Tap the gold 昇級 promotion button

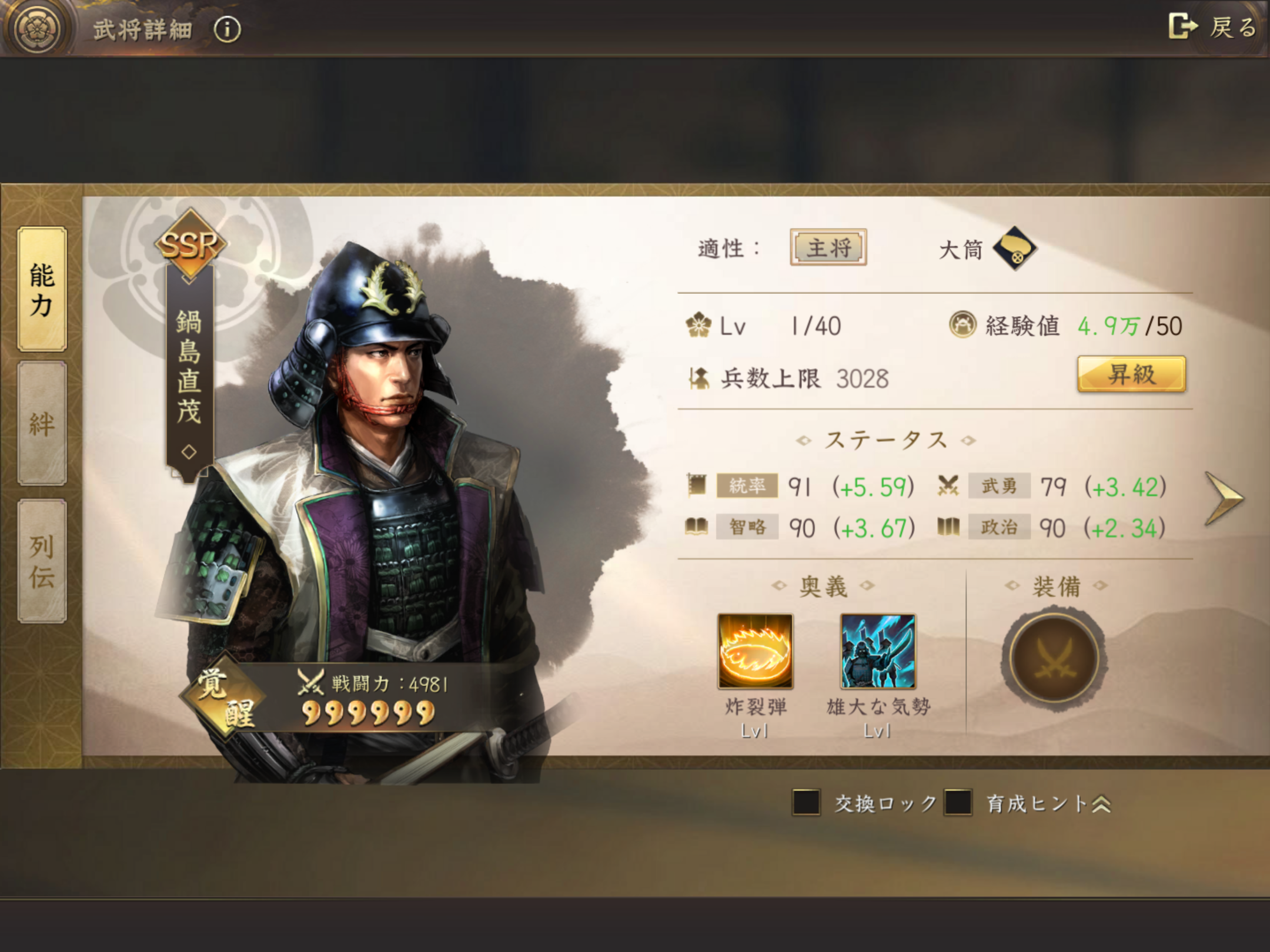click(1131, 374)
